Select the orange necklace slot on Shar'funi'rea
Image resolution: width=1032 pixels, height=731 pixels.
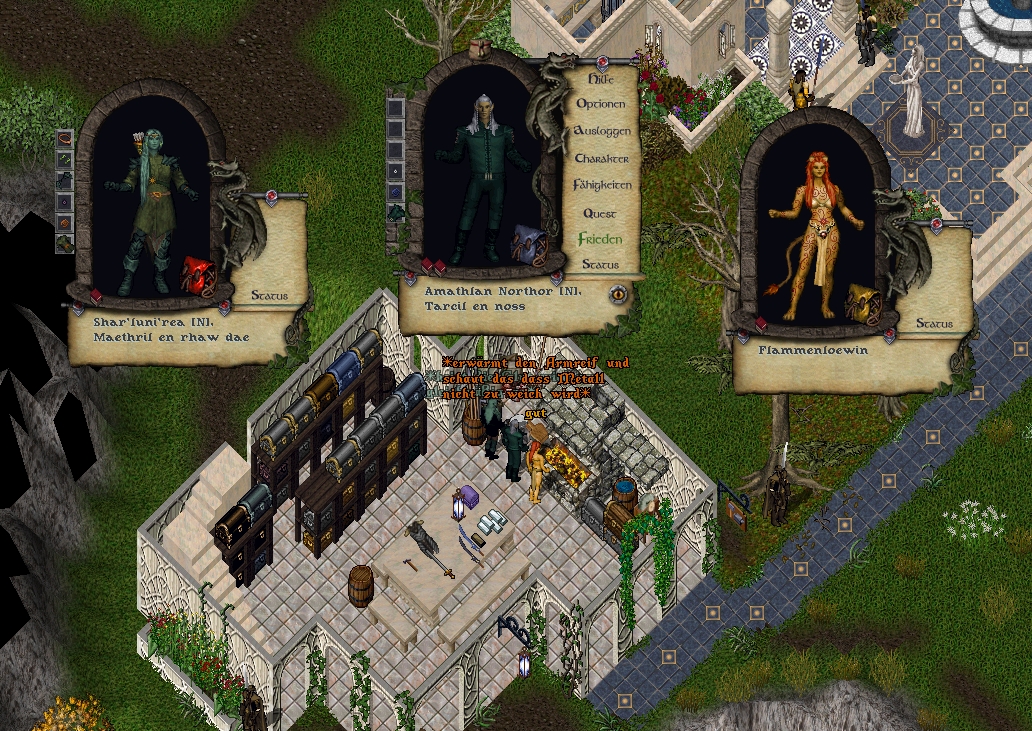tap(65, 138)
